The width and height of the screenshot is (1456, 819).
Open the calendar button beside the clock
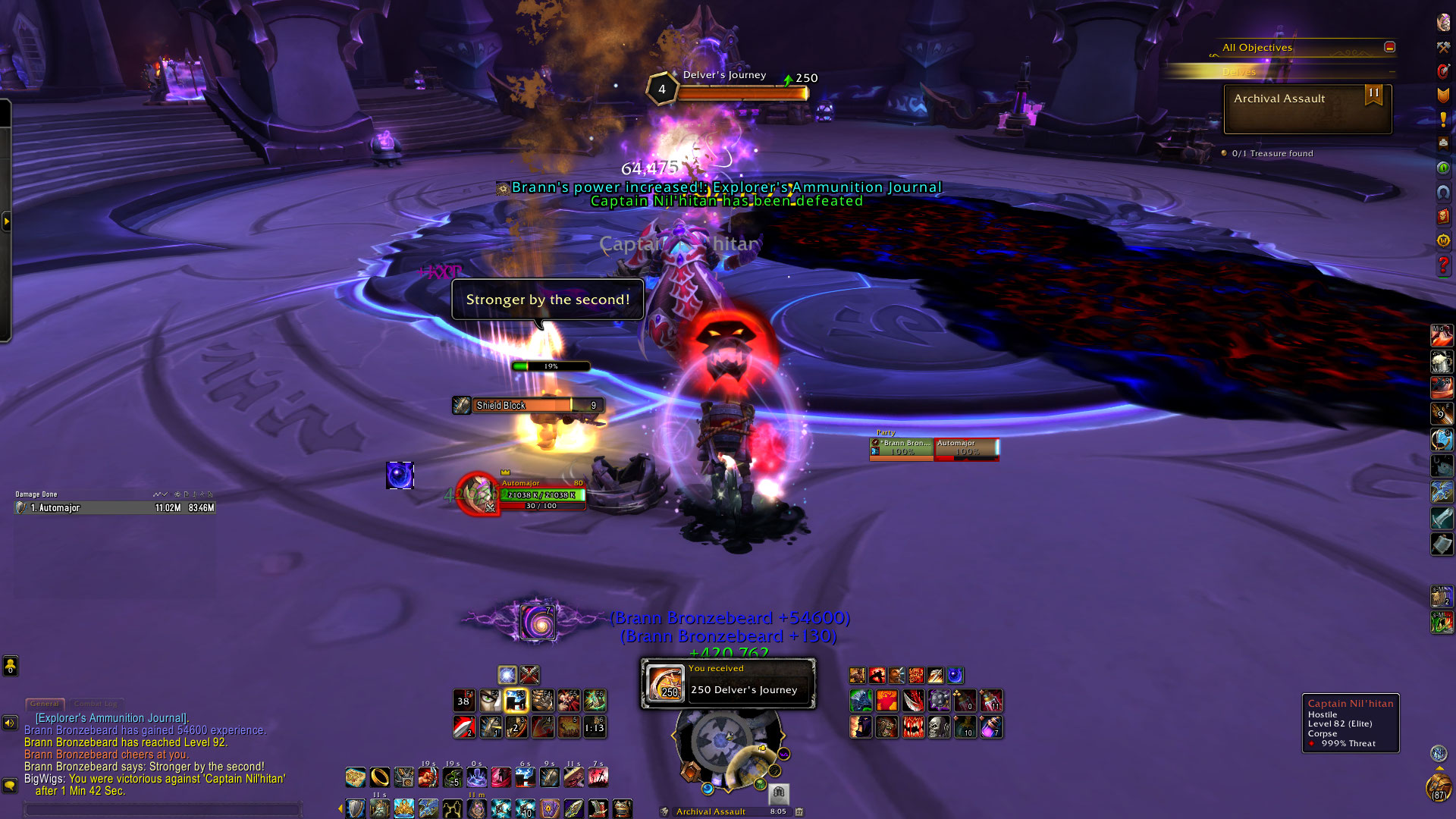[799, 811]
